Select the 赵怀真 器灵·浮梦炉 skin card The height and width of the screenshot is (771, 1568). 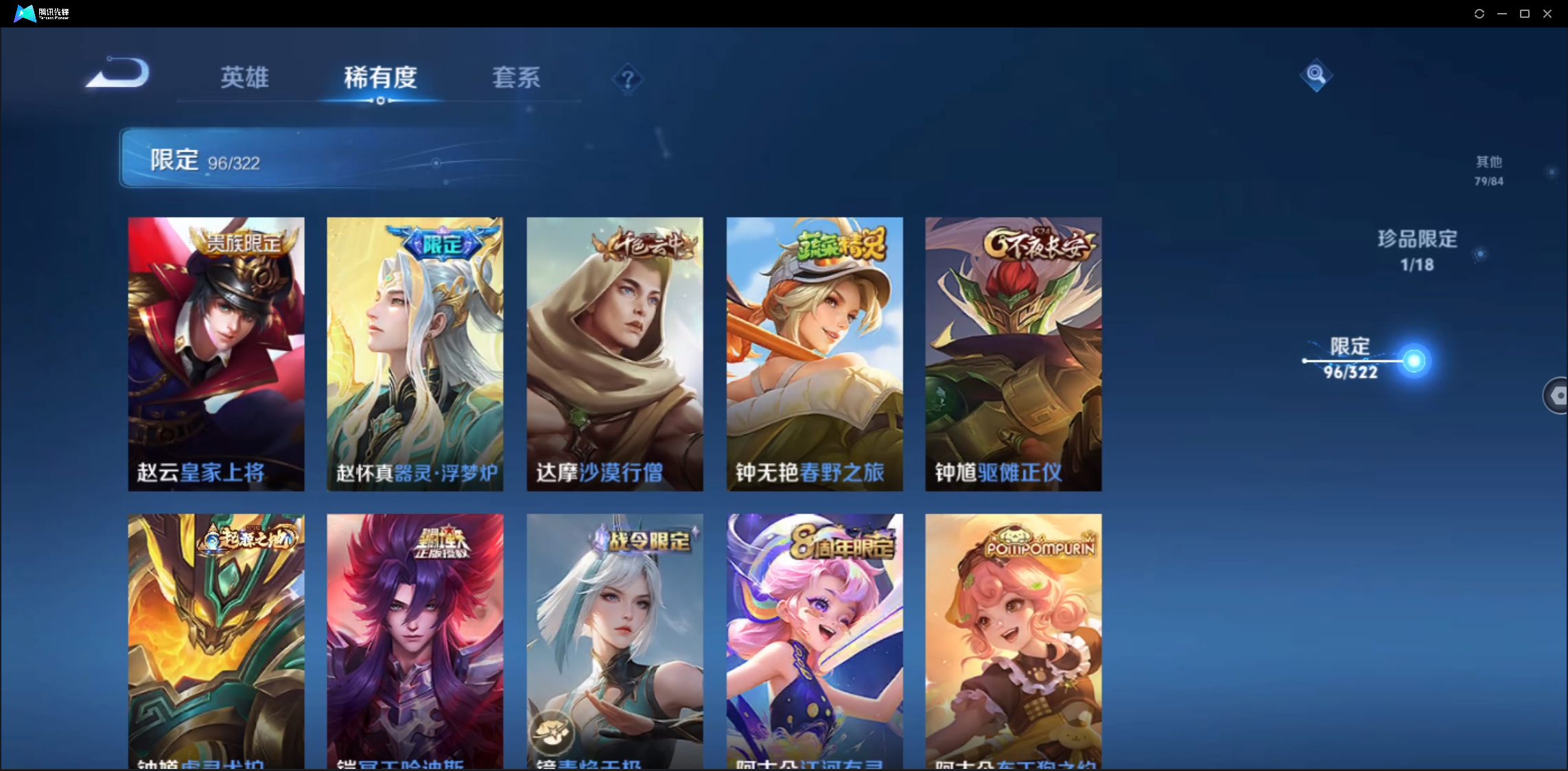click(x=415, y=354)
